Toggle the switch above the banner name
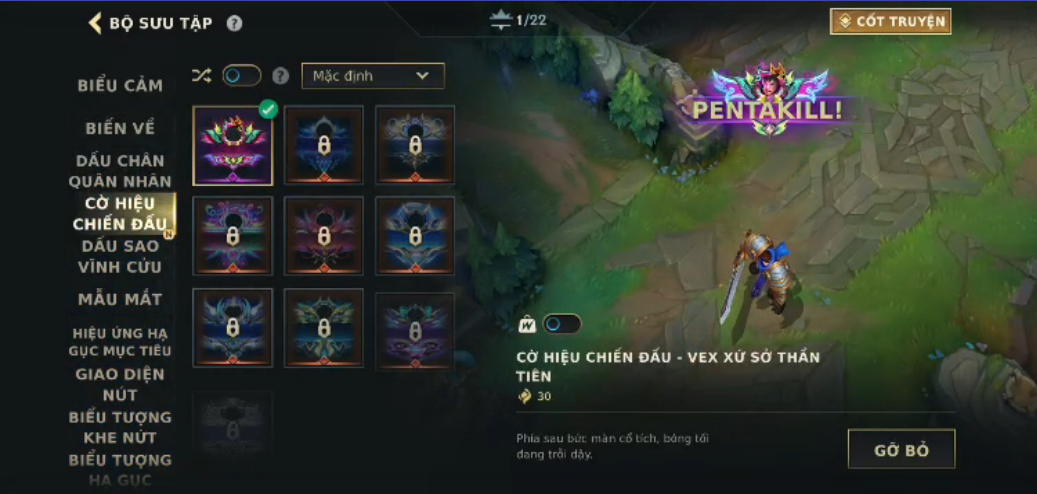The height and width of the screenshot is (494, 1037). click(x=561, y=324)
